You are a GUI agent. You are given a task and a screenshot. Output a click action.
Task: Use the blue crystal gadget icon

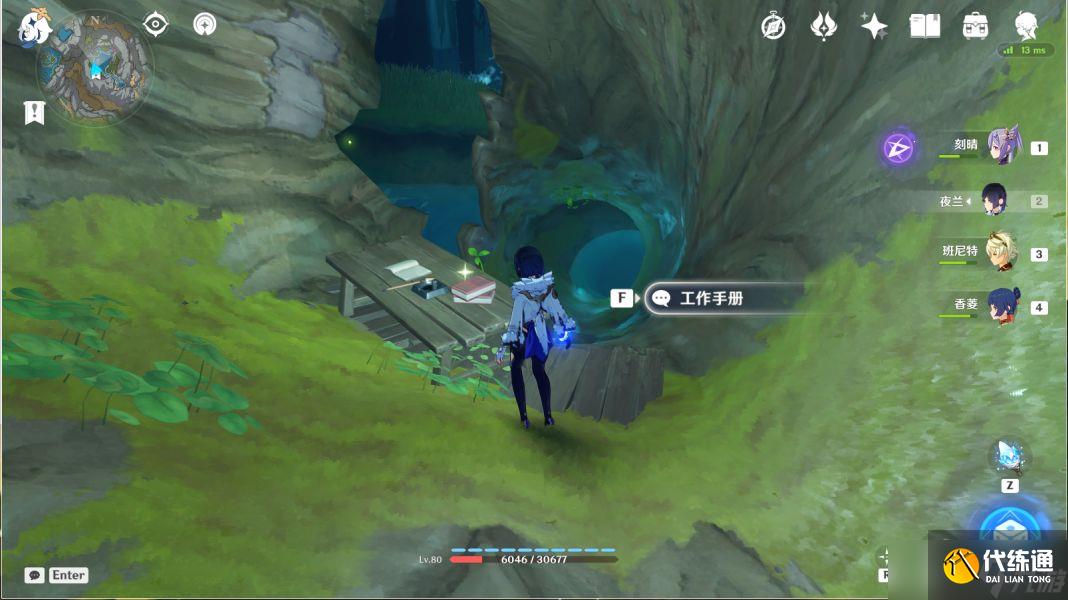pyautogui.click(x=1009, y=456)
